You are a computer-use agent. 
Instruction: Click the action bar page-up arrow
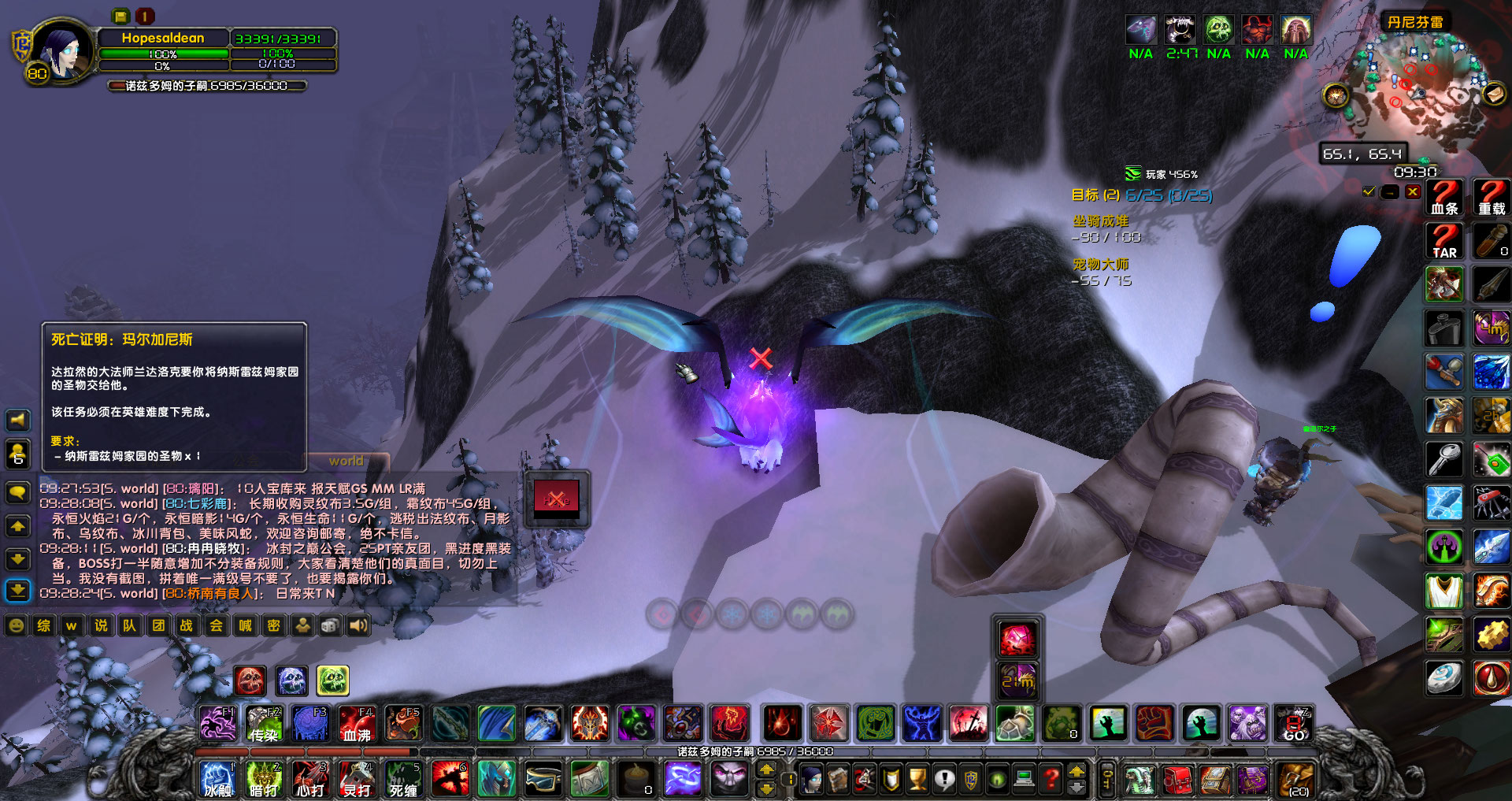pos(768,769)
